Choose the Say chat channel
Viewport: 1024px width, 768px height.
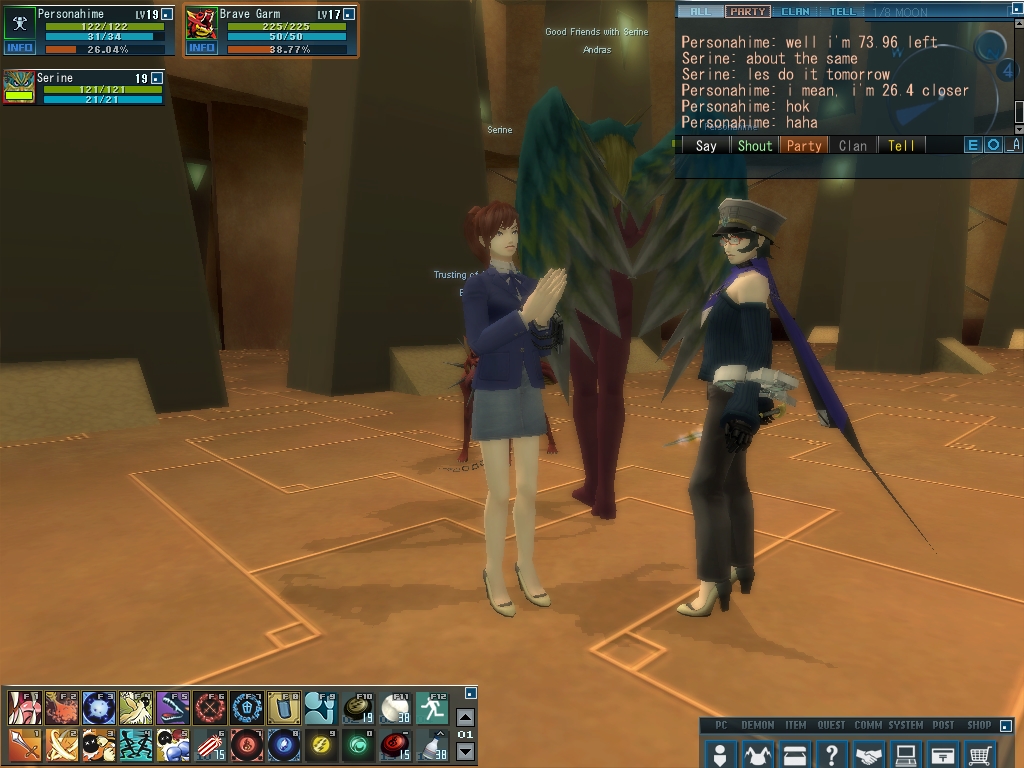(706, 145)
